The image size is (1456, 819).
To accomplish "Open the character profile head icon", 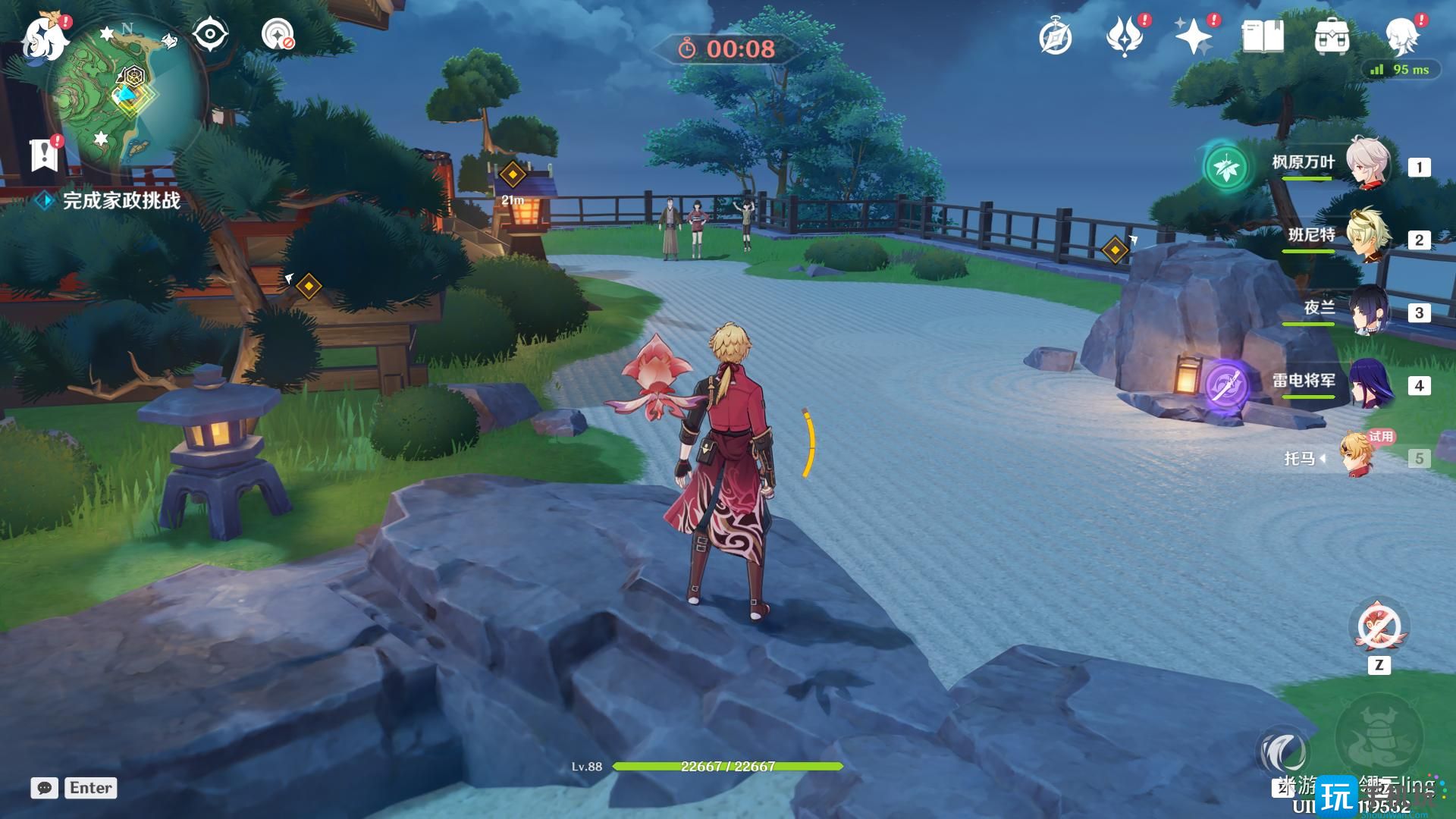I will point(1402,36).
